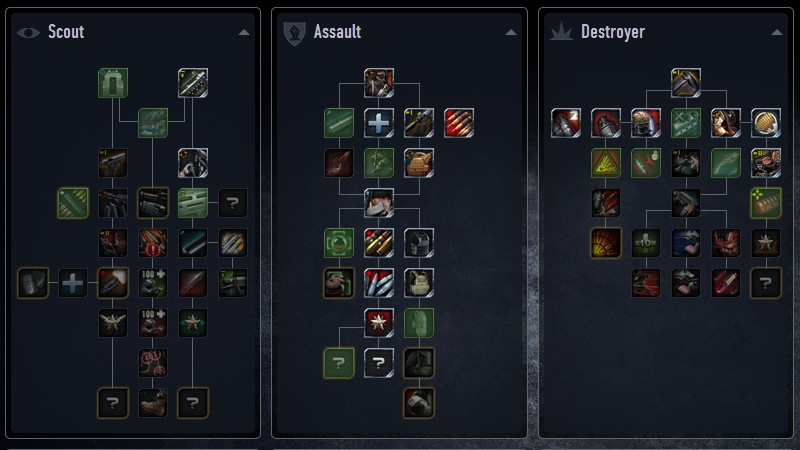Select the green star skill in Scout

click(192, 322)
